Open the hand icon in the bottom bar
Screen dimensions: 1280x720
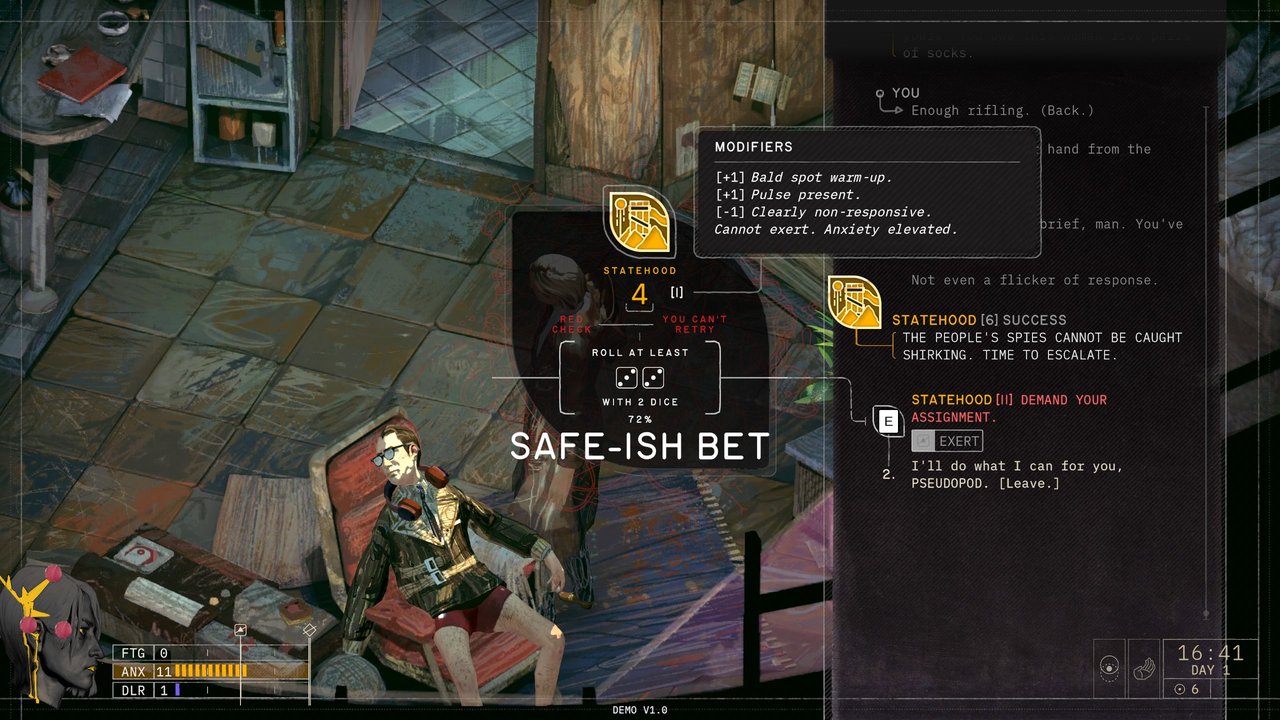click(1142, 668)
